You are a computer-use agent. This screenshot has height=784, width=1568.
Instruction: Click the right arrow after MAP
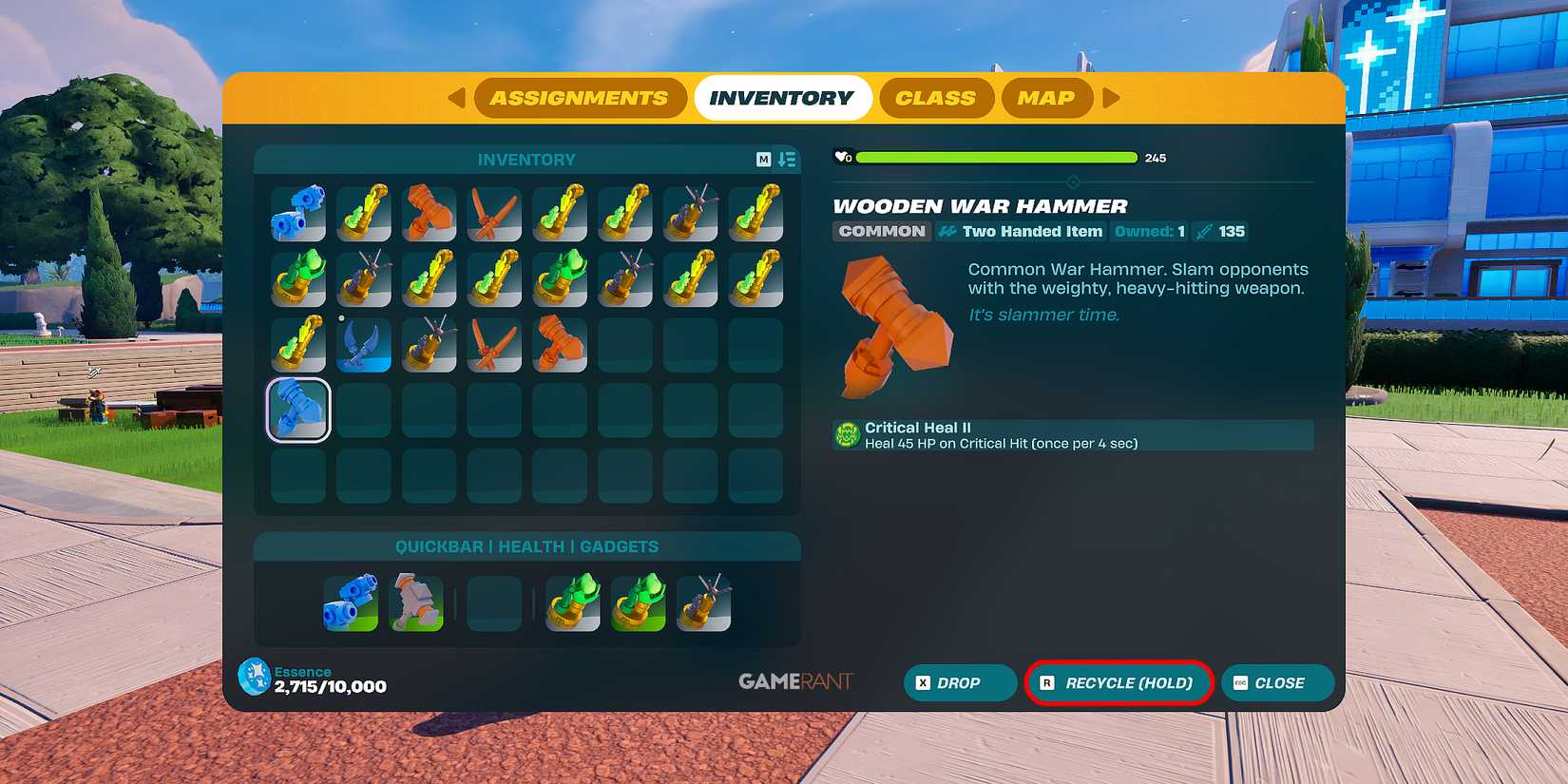point(1110,97)
